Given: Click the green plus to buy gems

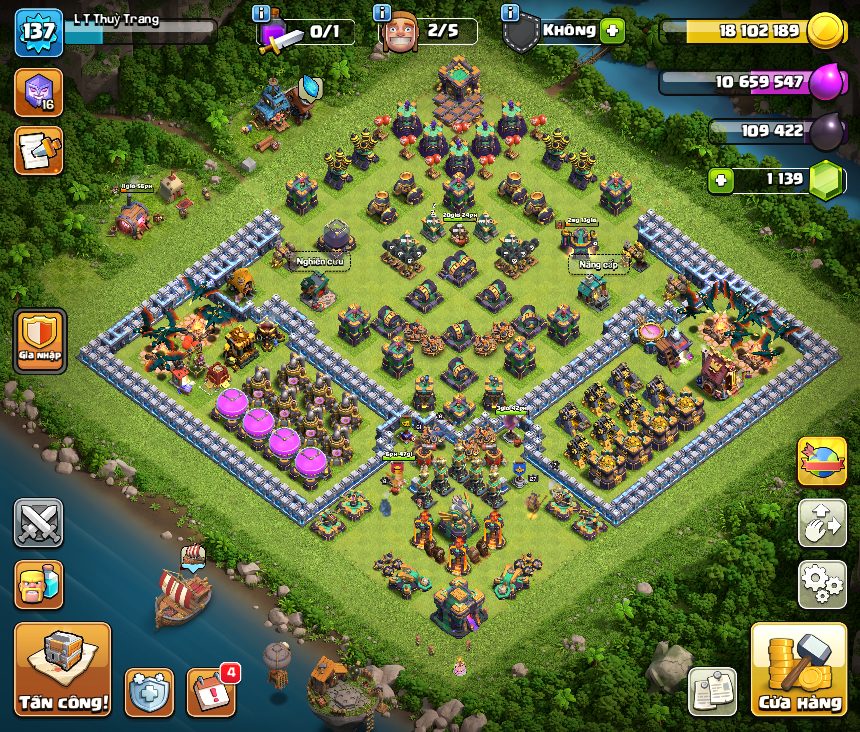Looking at the screenshot, I should [722, 181].
